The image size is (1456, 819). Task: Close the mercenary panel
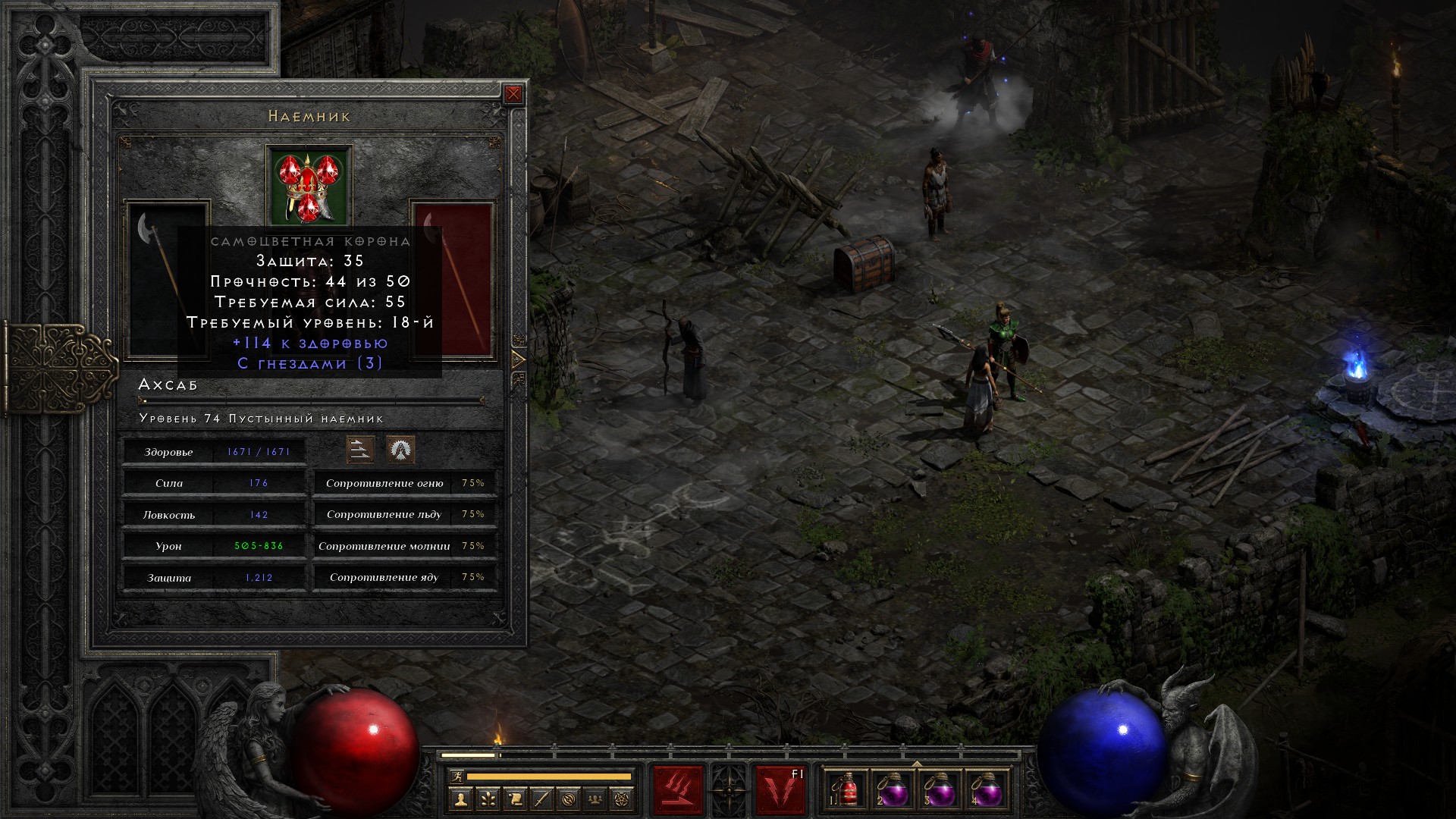513,94
